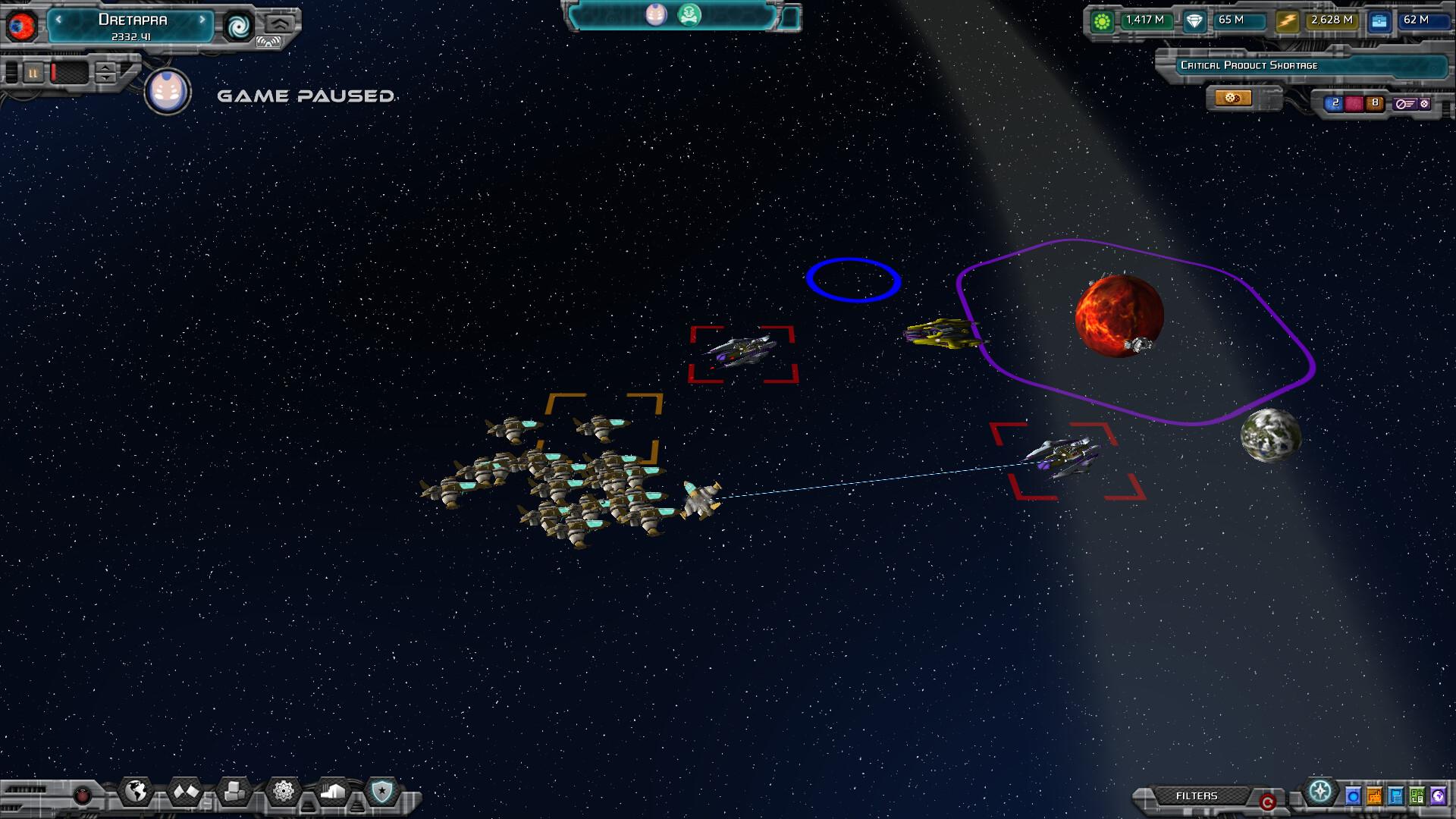Select the globe planet overview icon
Screen dimensions: 1456x819
(136, 791)
